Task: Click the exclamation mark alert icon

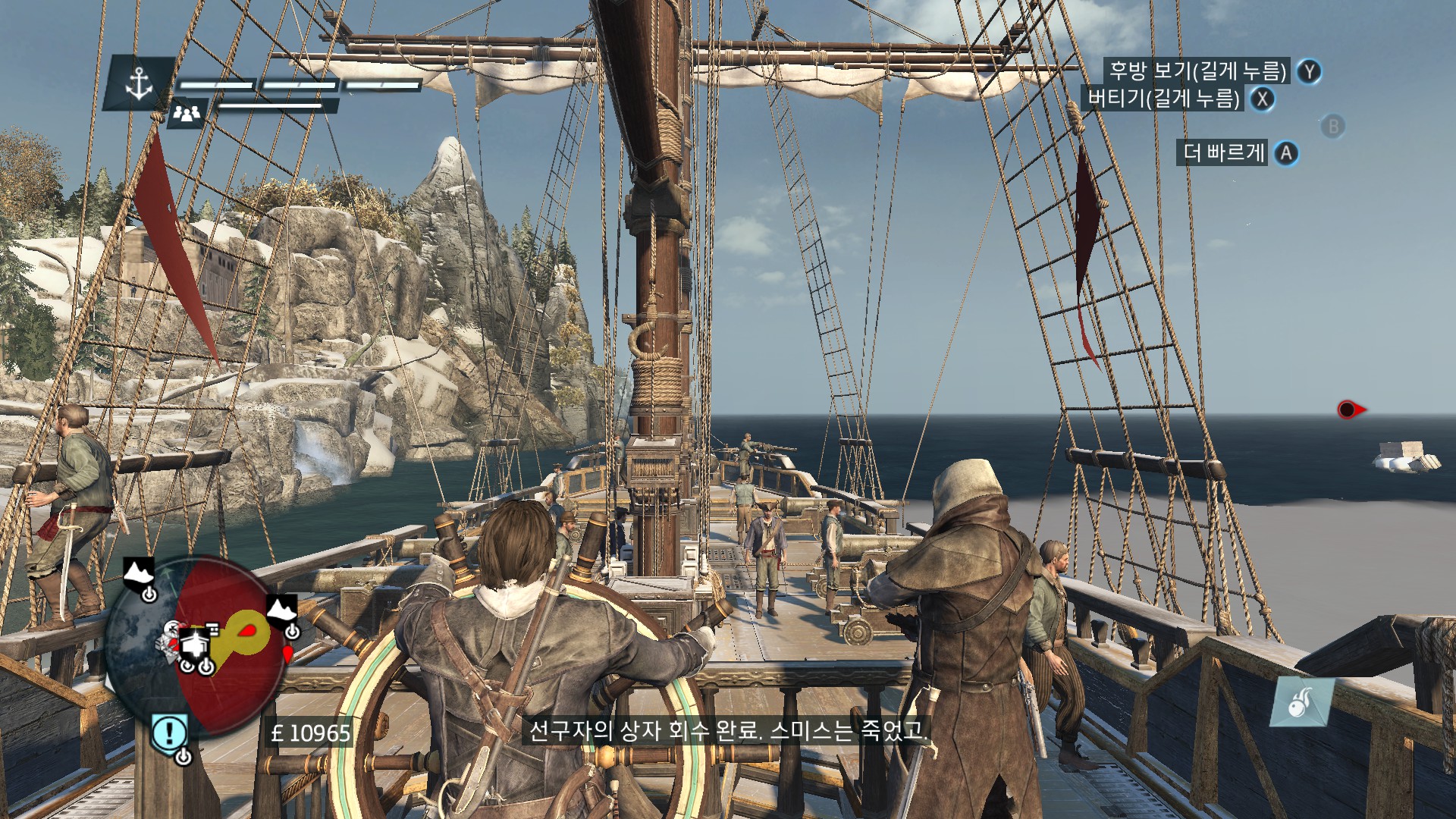Action: (170, 733)
